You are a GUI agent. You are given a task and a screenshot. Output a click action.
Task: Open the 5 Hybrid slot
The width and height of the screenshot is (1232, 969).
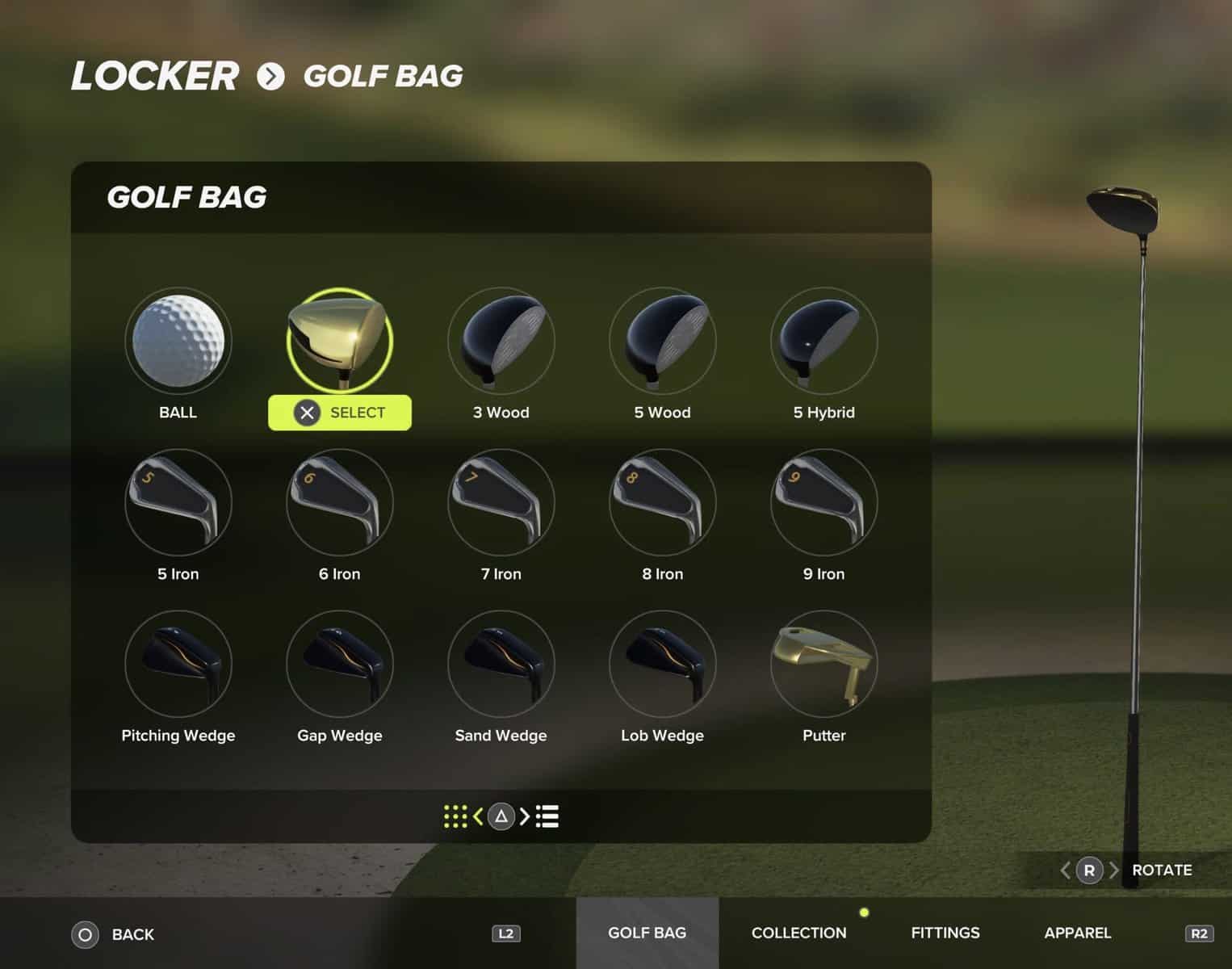824,341
